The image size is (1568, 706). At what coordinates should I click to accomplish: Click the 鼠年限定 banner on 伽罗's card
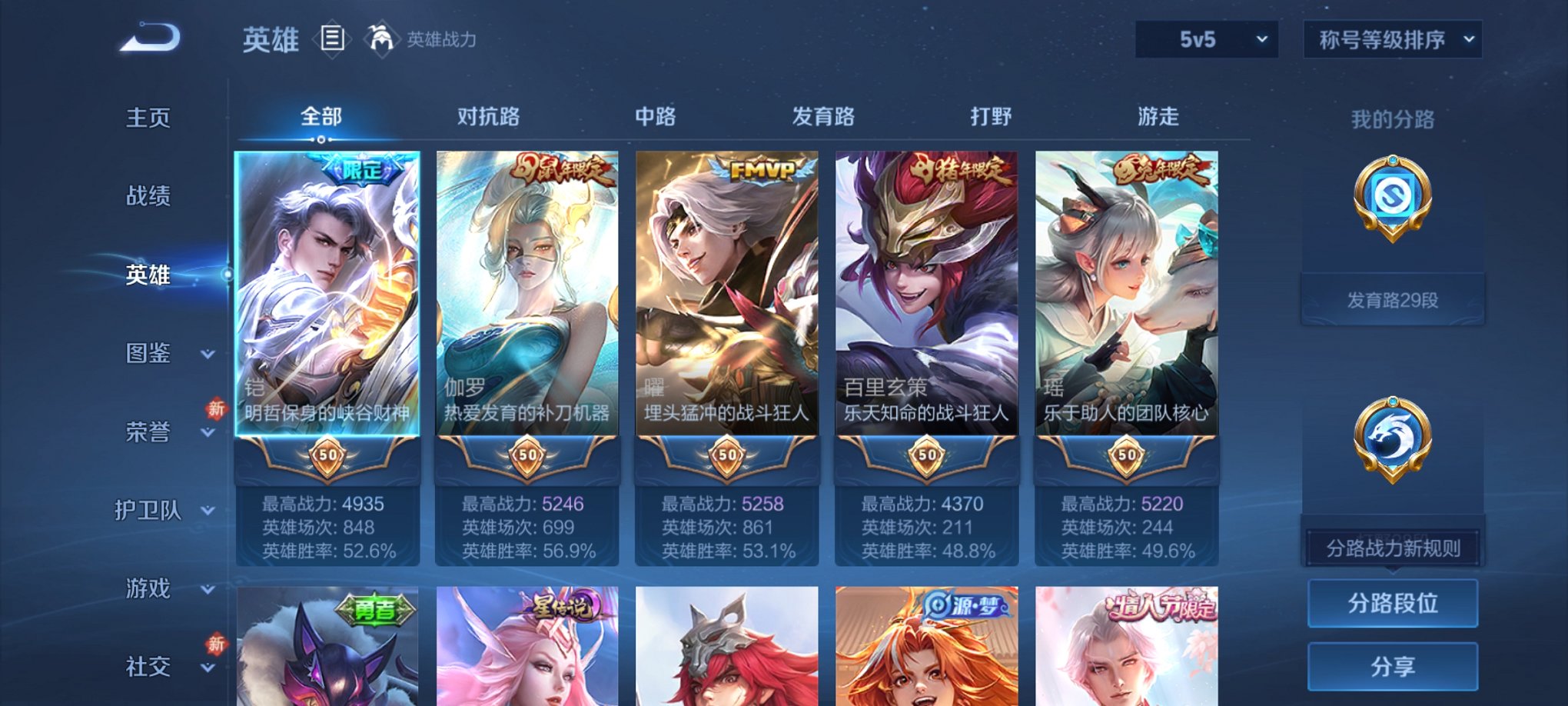pos(559,167)
